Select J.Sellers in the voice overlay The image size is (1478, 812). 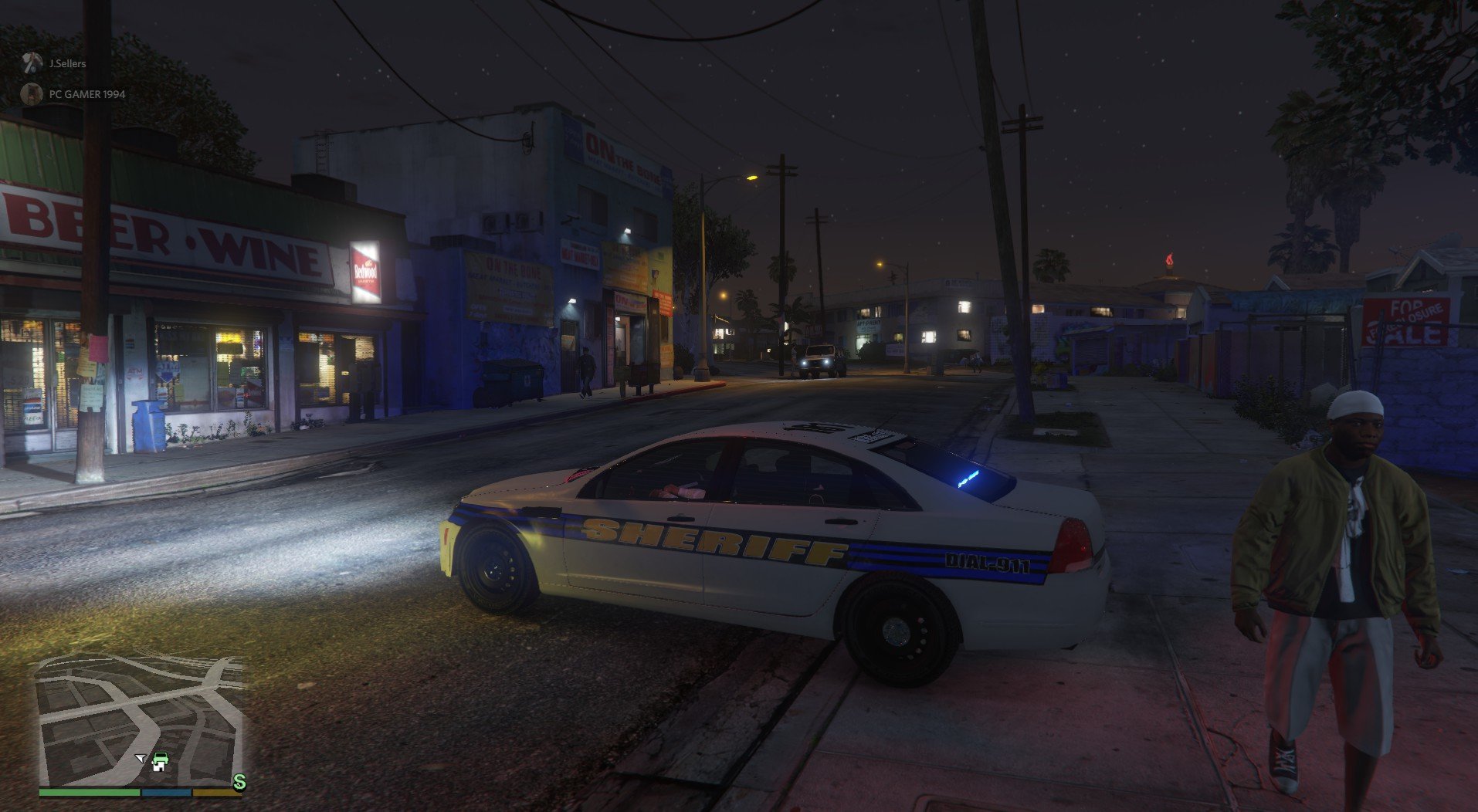tap(67, 63)
